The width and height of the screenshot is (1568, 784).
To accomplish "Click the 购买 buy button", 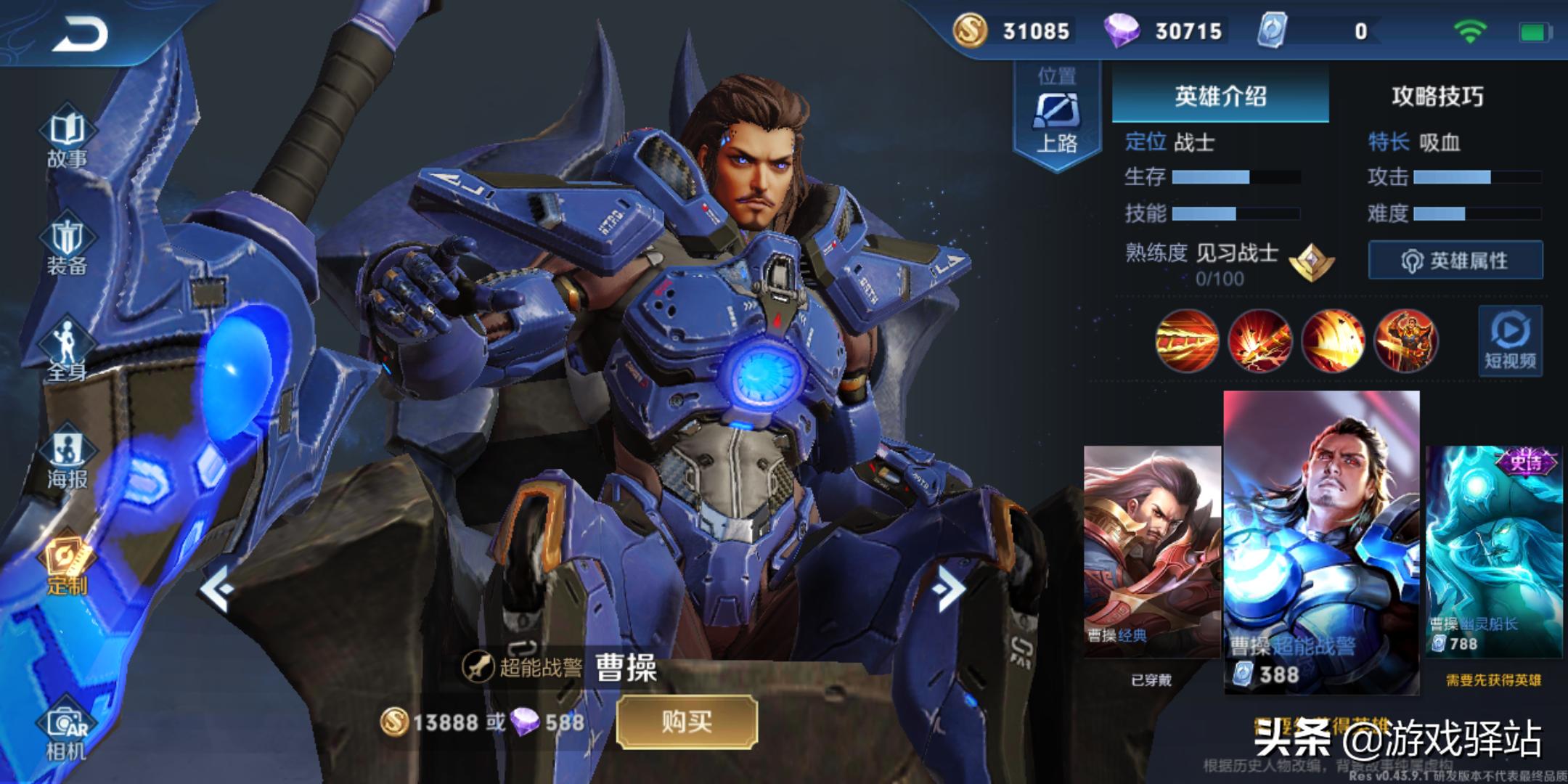I will pyautogui.click(x=687, y=722).
